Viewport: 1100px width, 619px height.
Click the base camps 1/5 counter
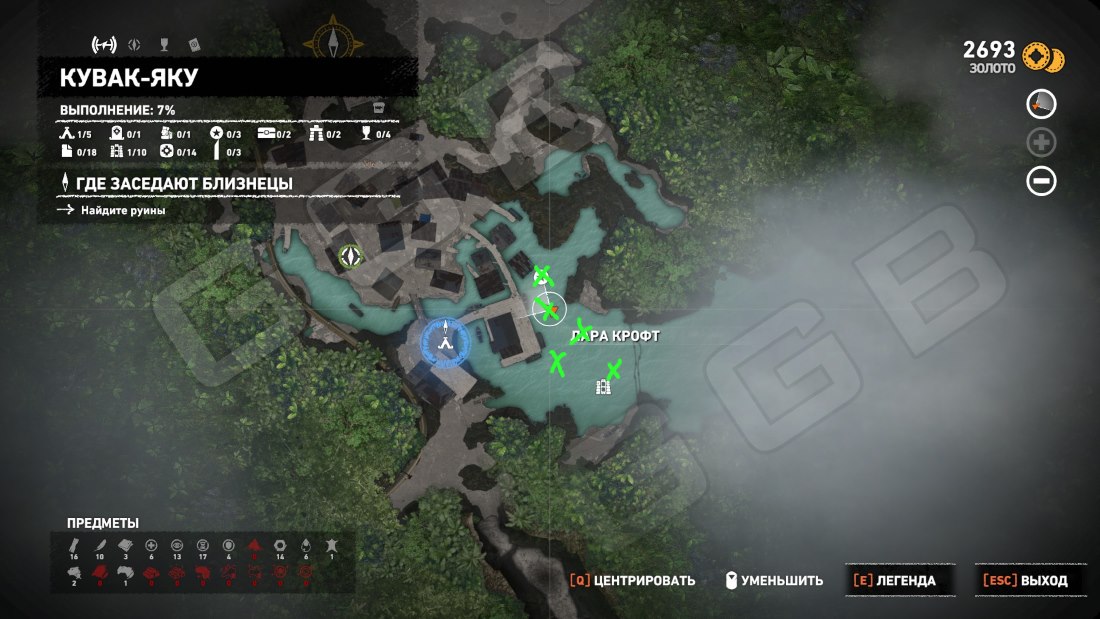(76, 134)
